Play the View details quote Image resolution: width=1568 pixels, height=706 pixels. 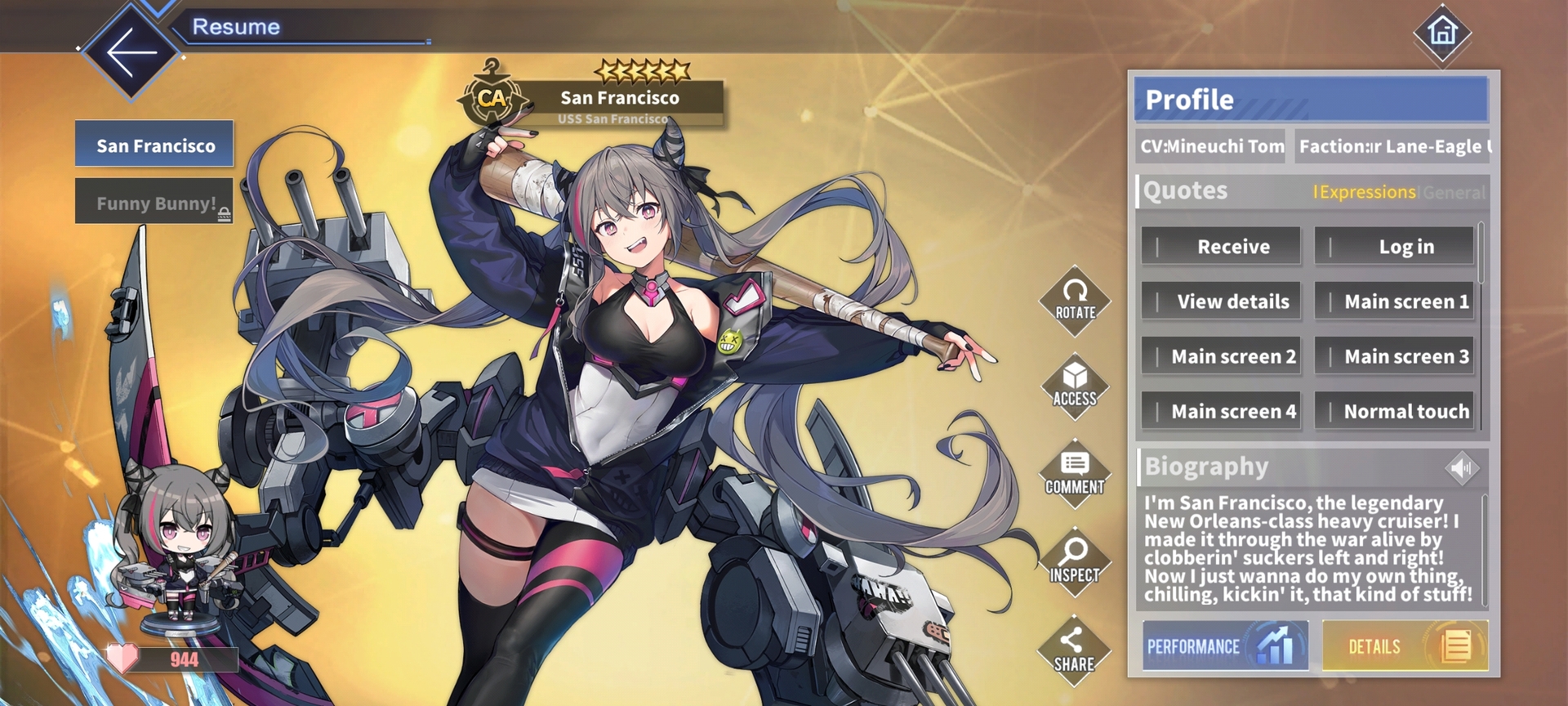pos(1221,302)
